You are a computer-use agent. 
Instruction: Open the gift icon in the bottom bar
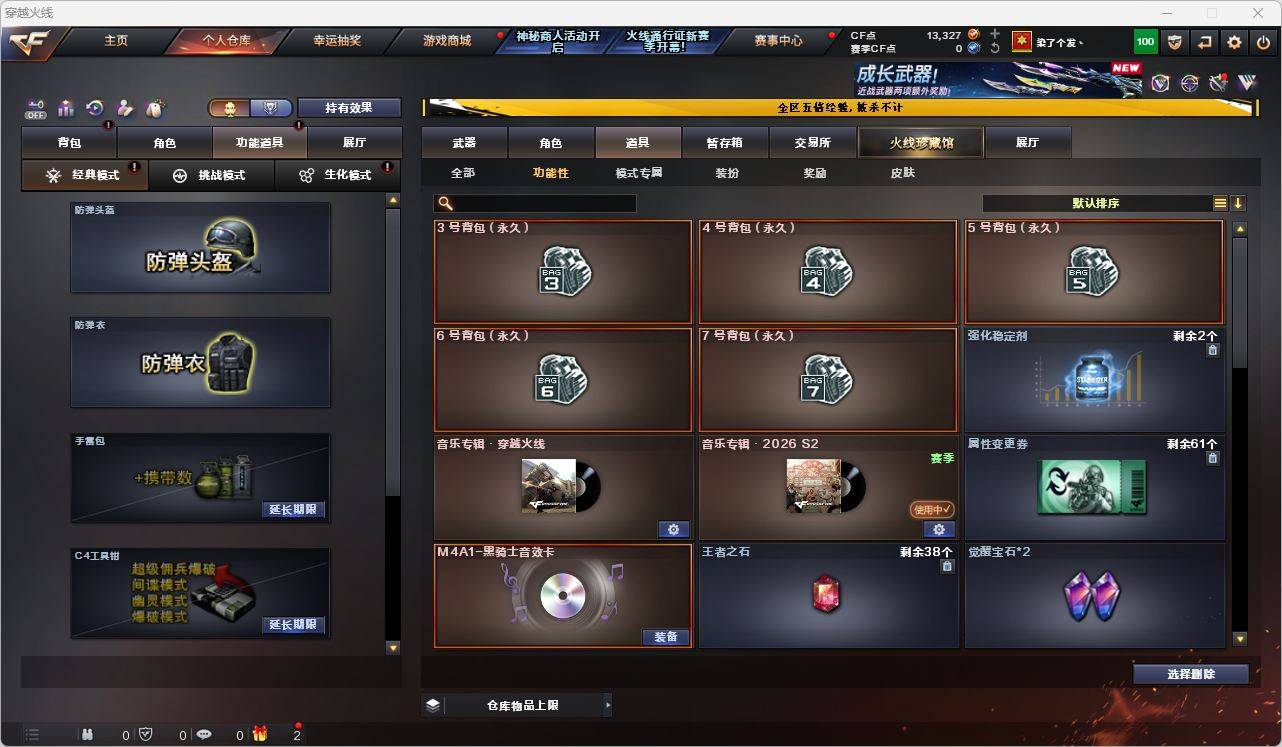click(260, 734)
